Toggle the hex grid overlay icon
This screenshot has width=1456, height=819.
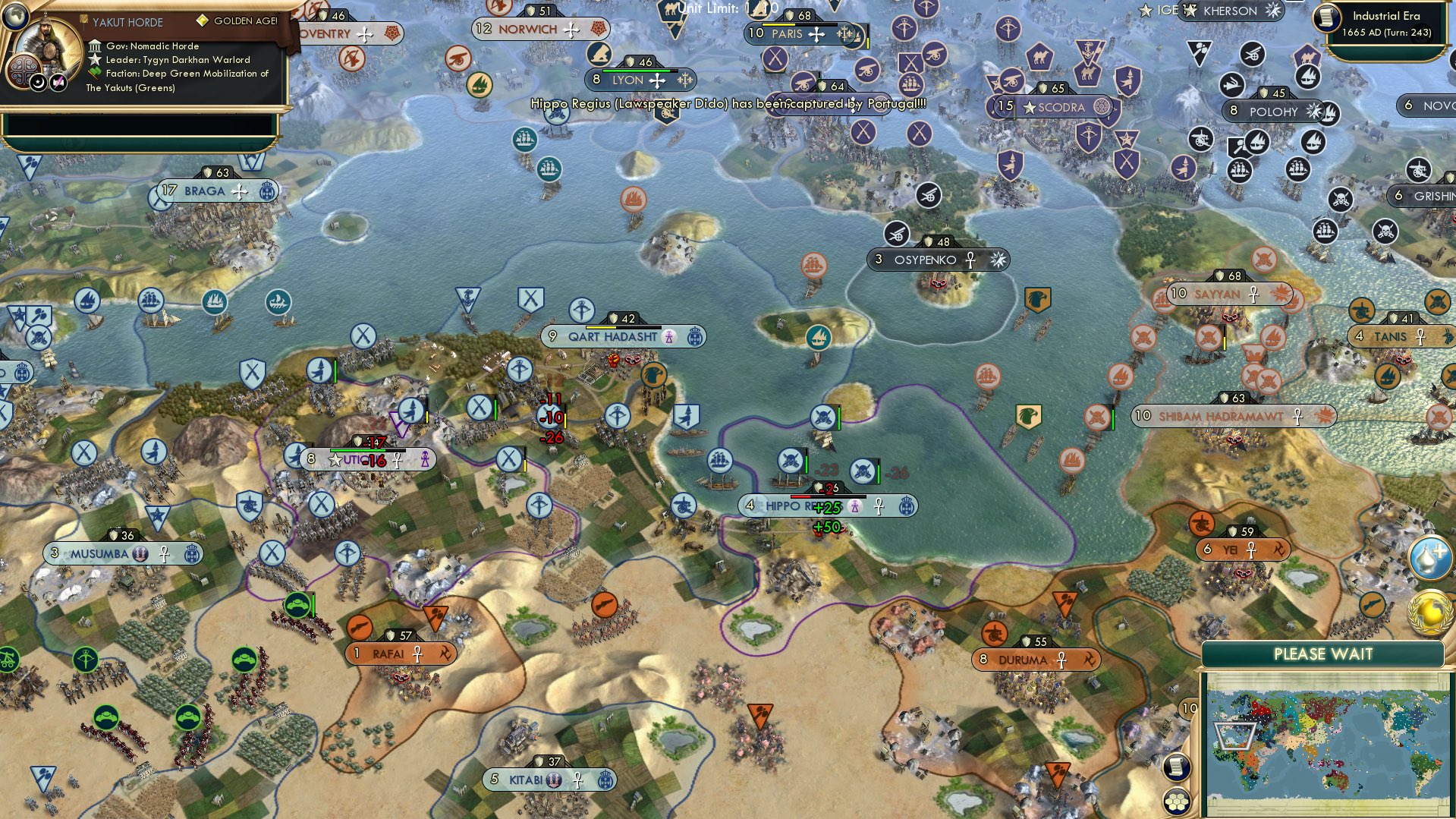click(x=1177, y=802)
